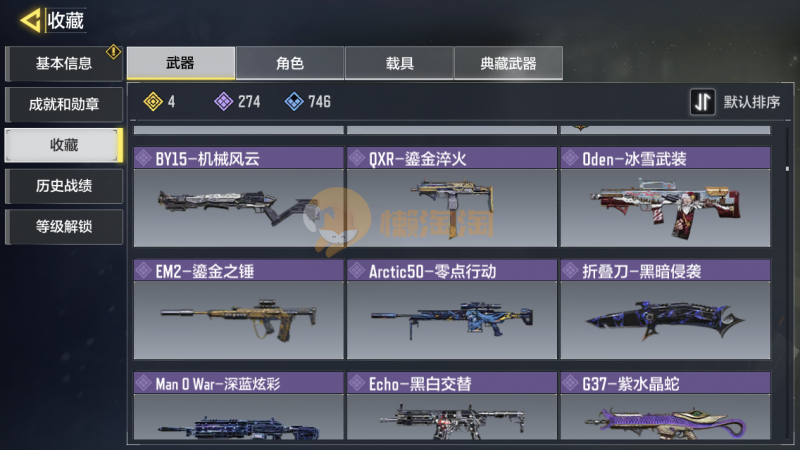Viewport: 800px width, 450px height.
Task: Open the 基本信息 menu entry
Action: pos(64,64)
